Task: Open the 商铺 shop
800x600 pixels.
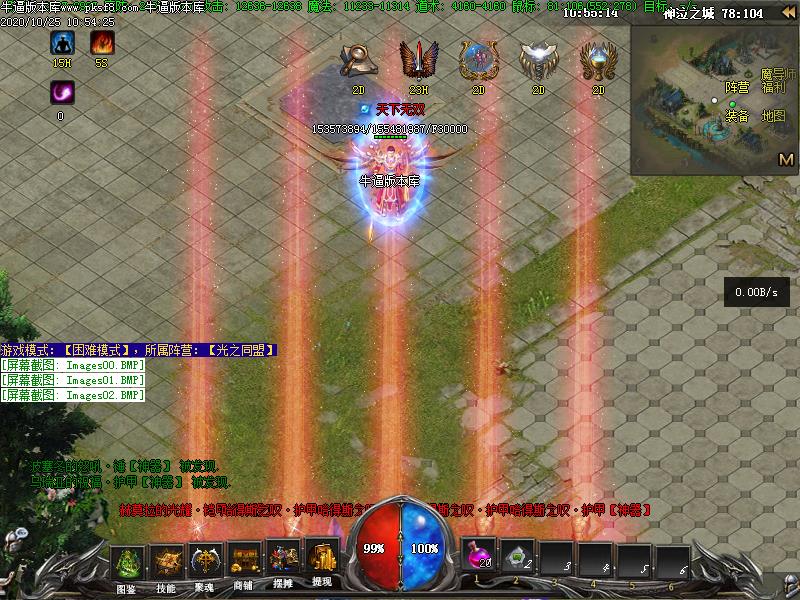Action: tap(244, 563)
